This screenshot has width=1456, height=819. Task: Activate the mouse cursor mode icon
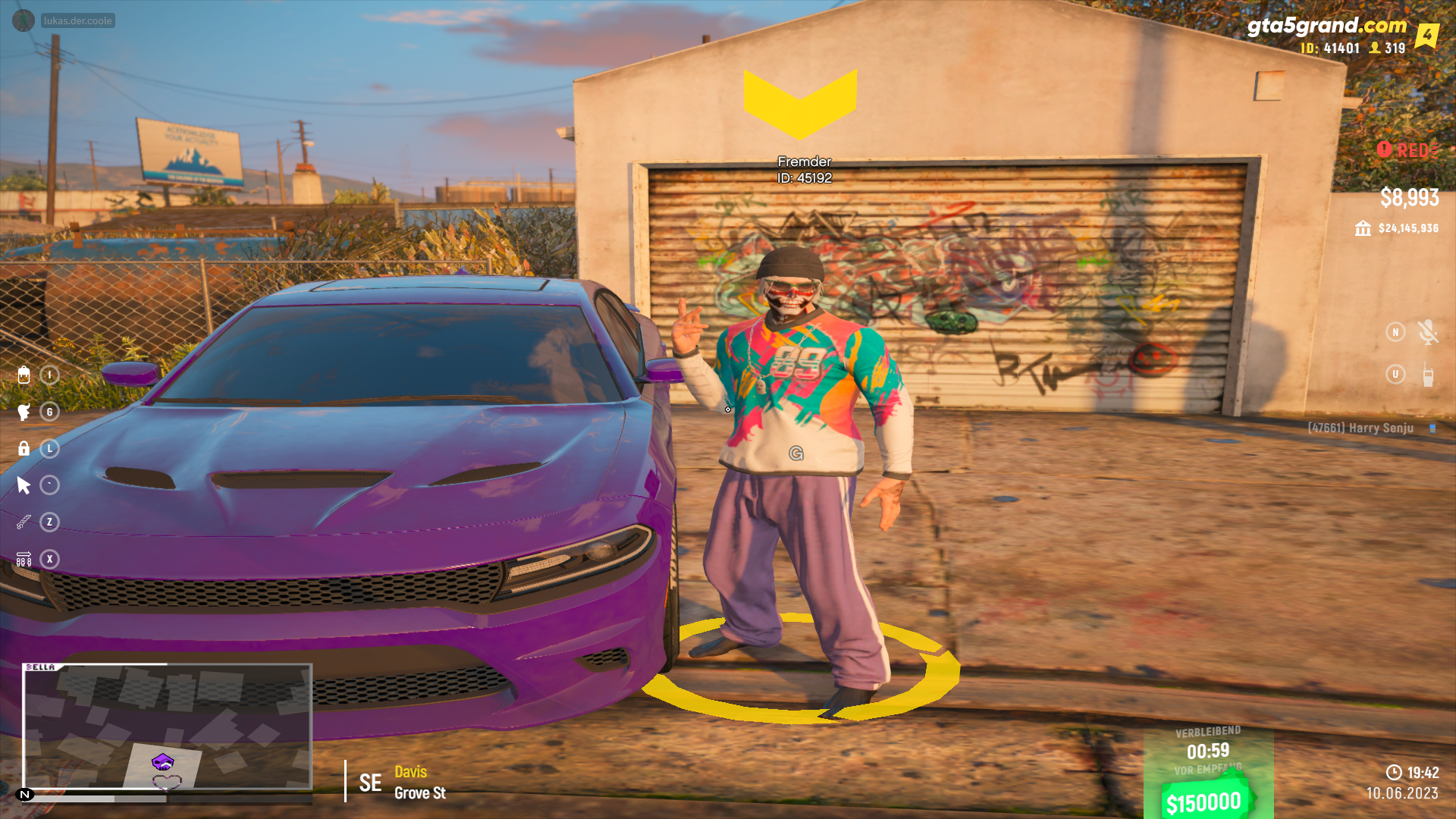(x=24, y=485)
